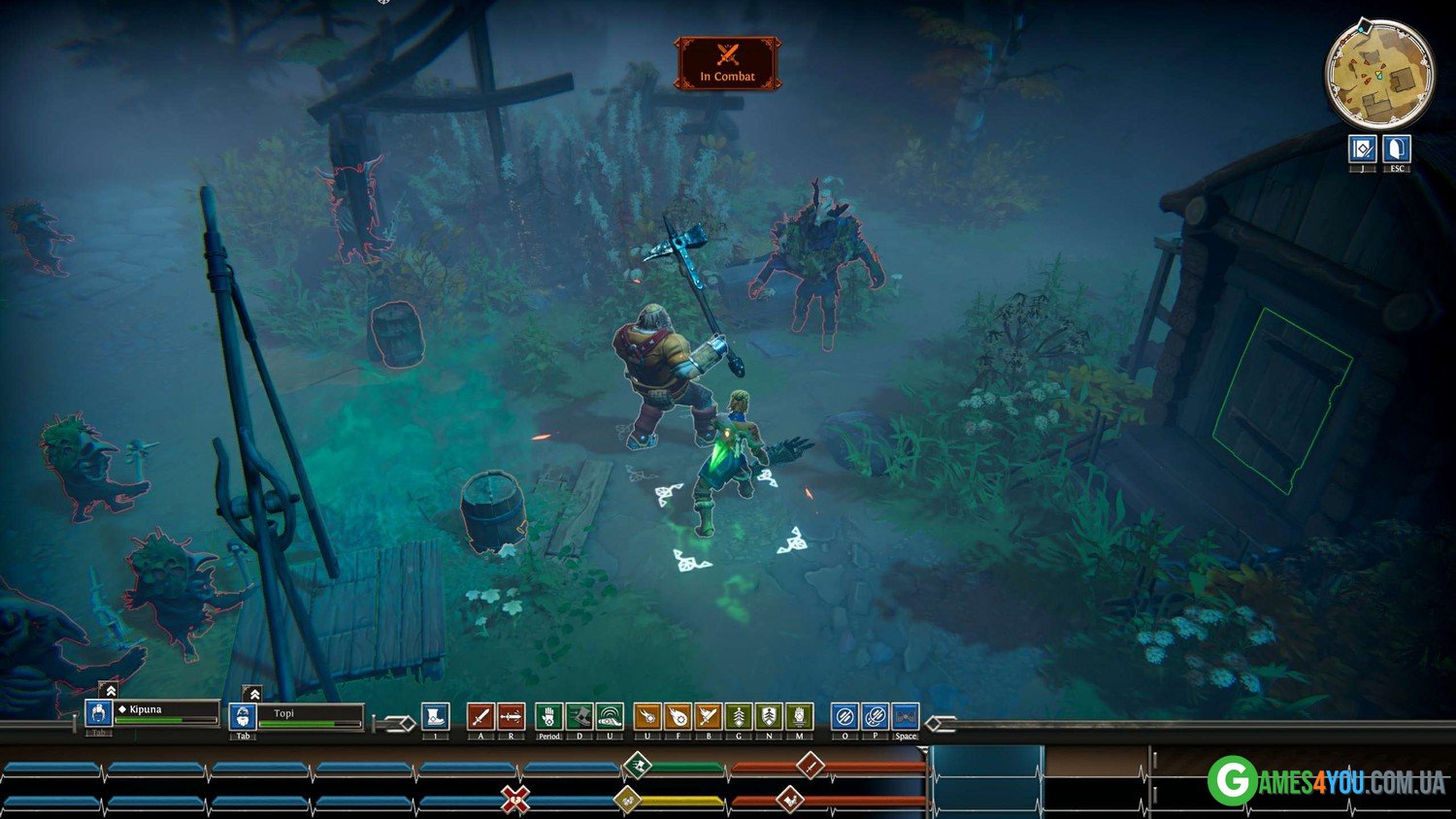This screenshot has width=1456, height=819.
Task: Use the red dagger thrust ability
Action: 511,717
